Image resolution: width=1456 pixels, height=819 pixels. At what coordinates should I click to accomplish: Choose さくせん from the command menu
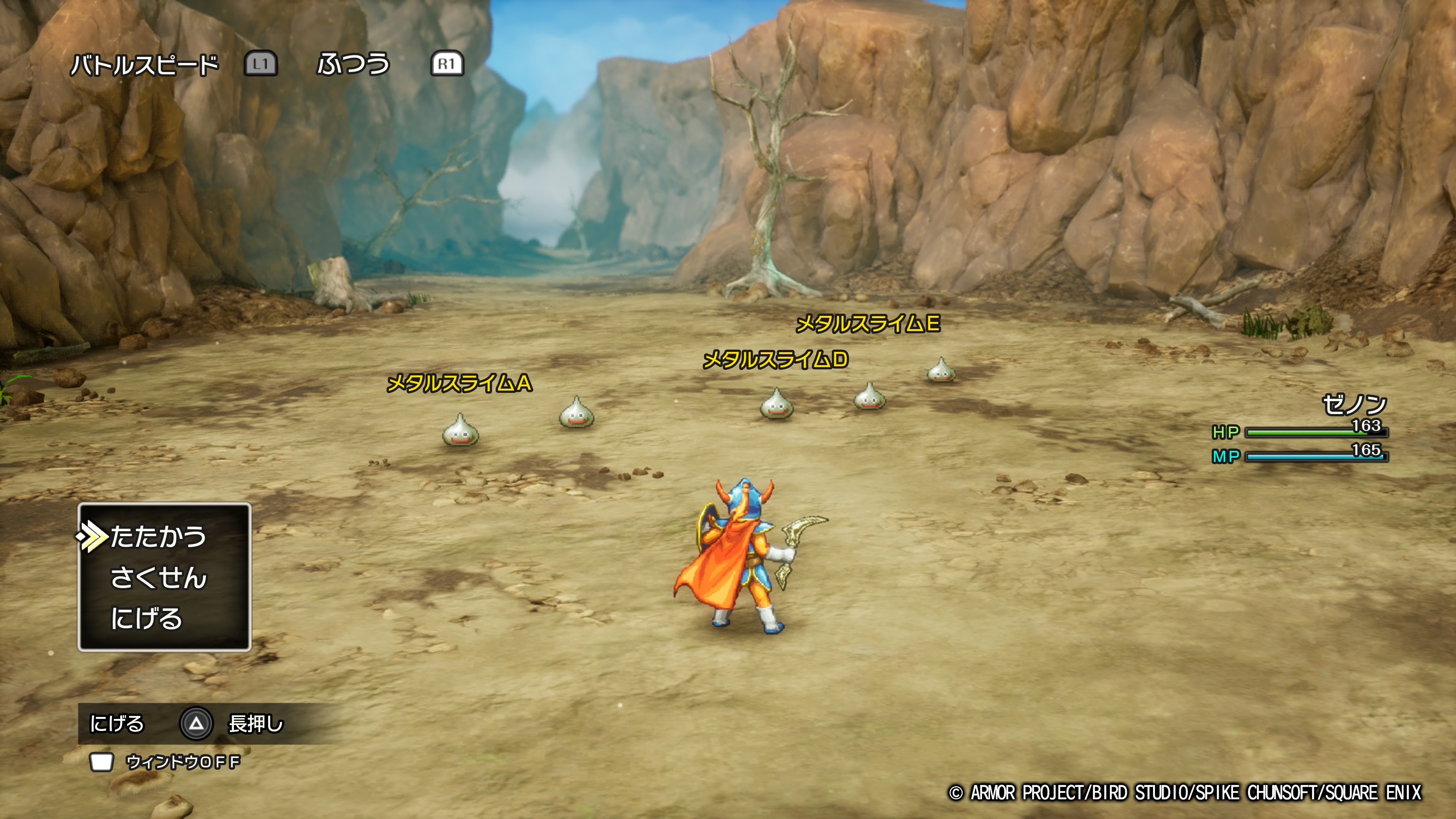(x=158, y=577)
